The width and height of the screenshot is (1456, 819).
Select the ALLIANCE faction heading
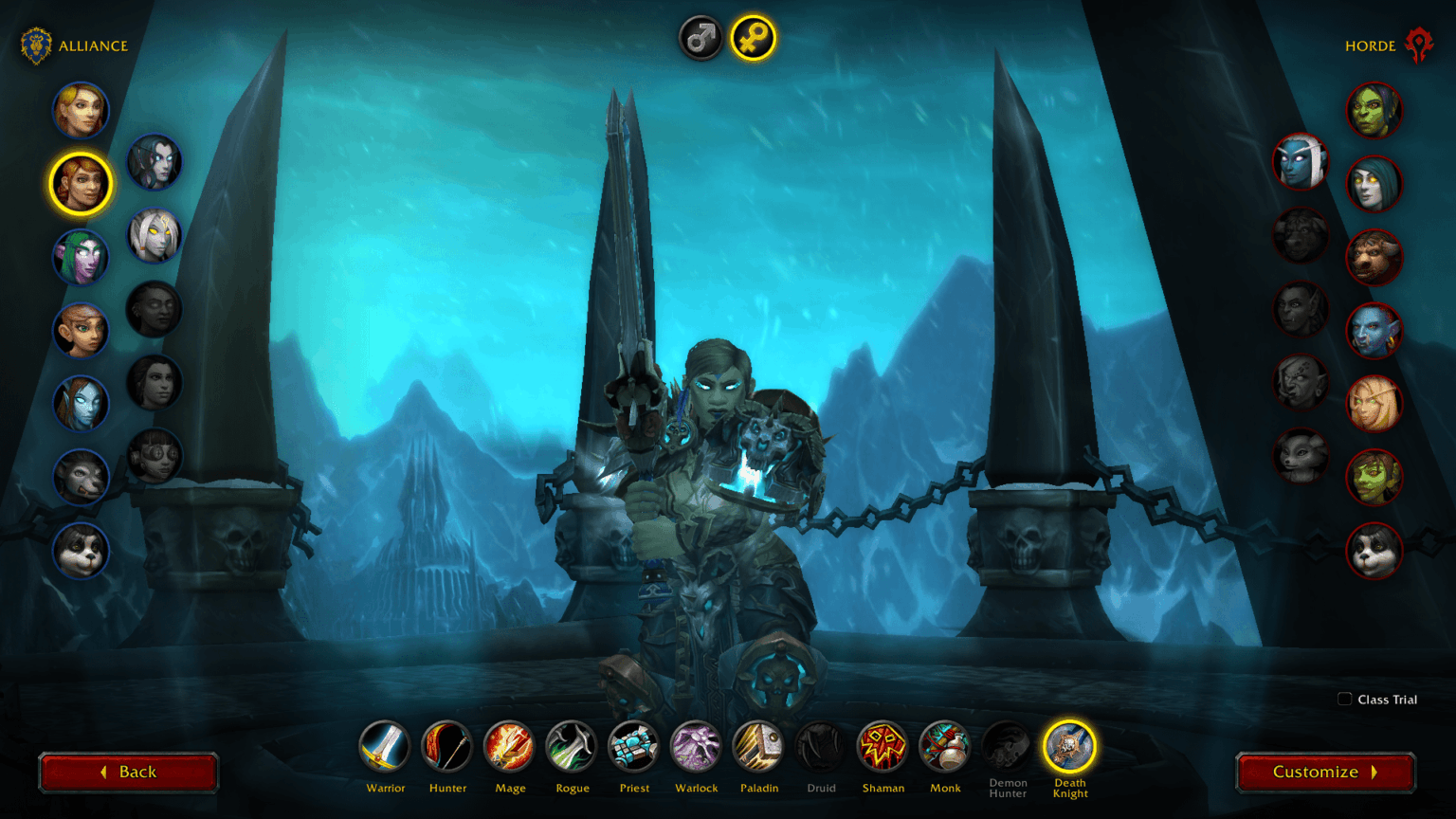(x=94, y=45)
